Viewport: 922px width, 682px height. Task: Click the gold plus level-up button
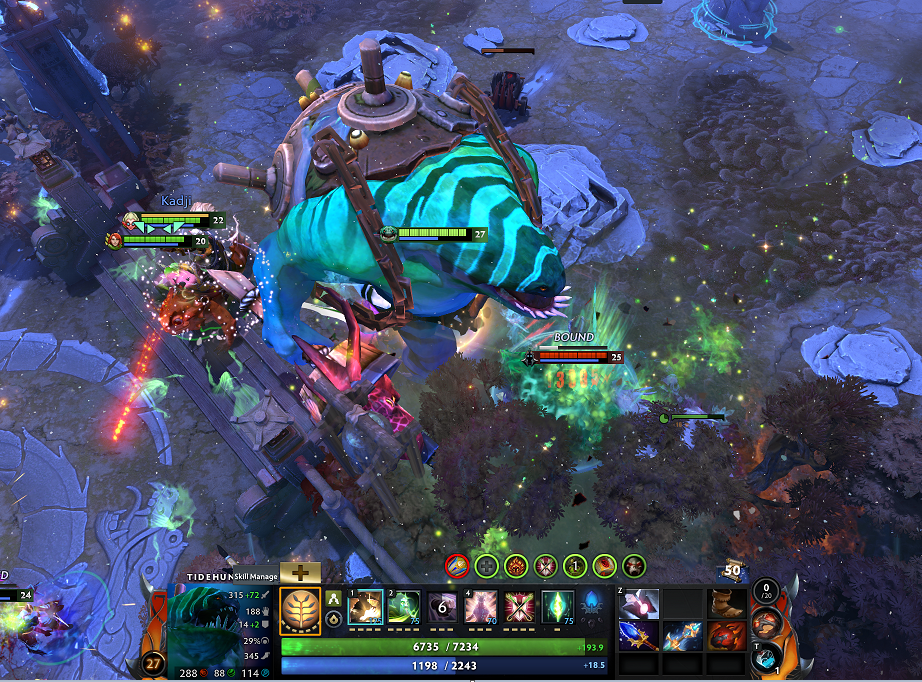click(x=299, y=572)
